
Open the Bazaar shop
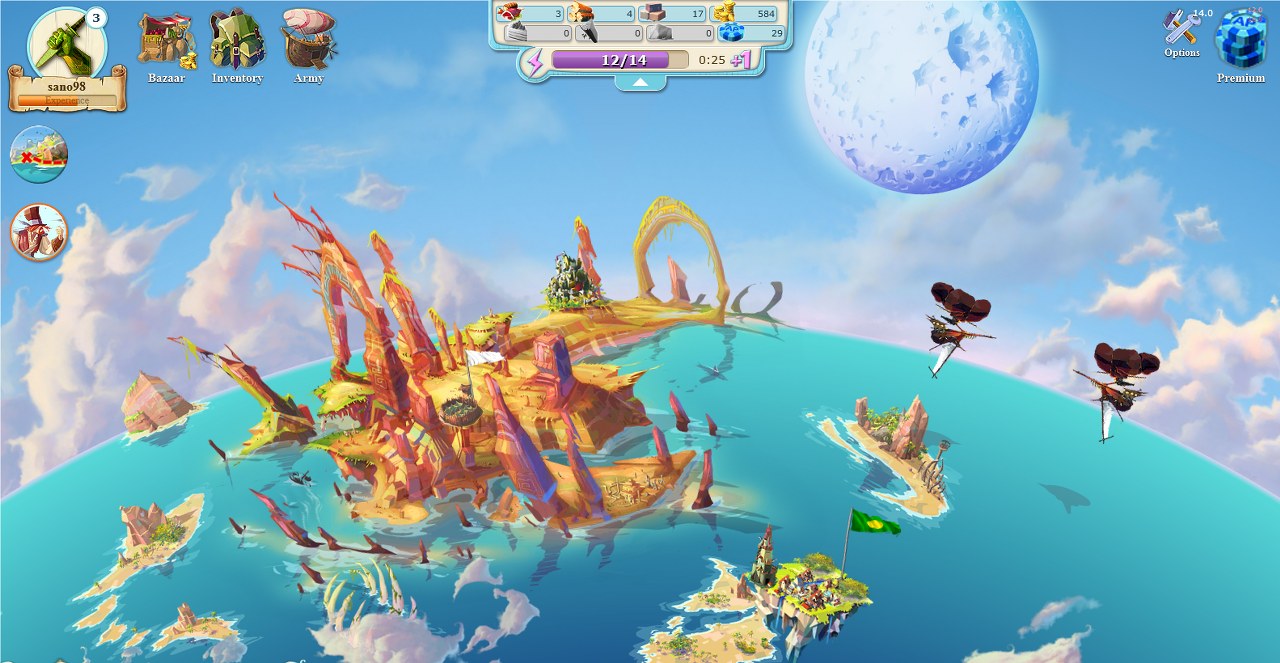click(x=166, y=42)
